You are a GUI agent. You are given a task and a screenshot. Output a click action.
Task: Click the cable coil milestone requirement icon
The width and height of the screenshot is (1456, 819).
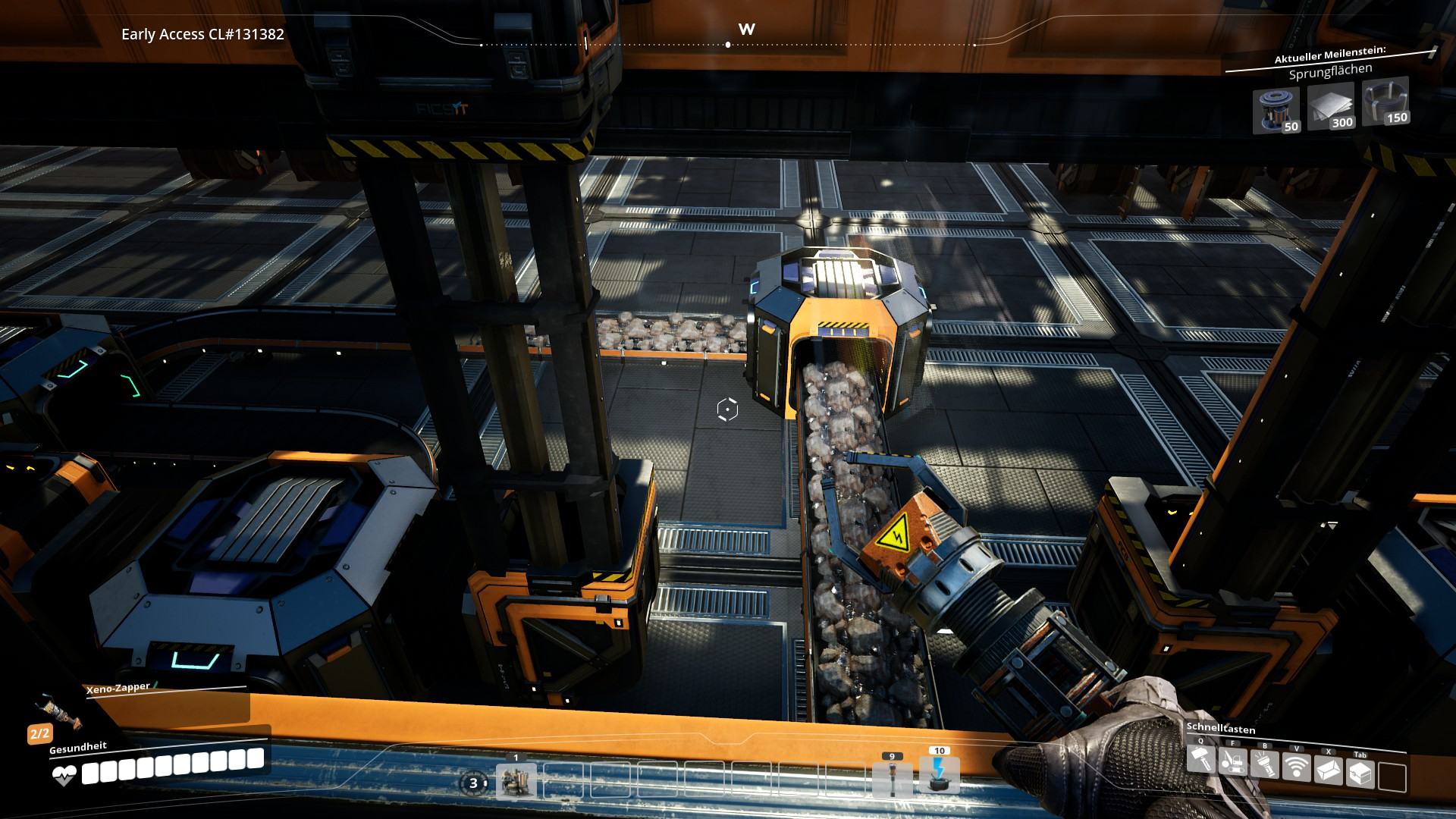point(1385,101)
